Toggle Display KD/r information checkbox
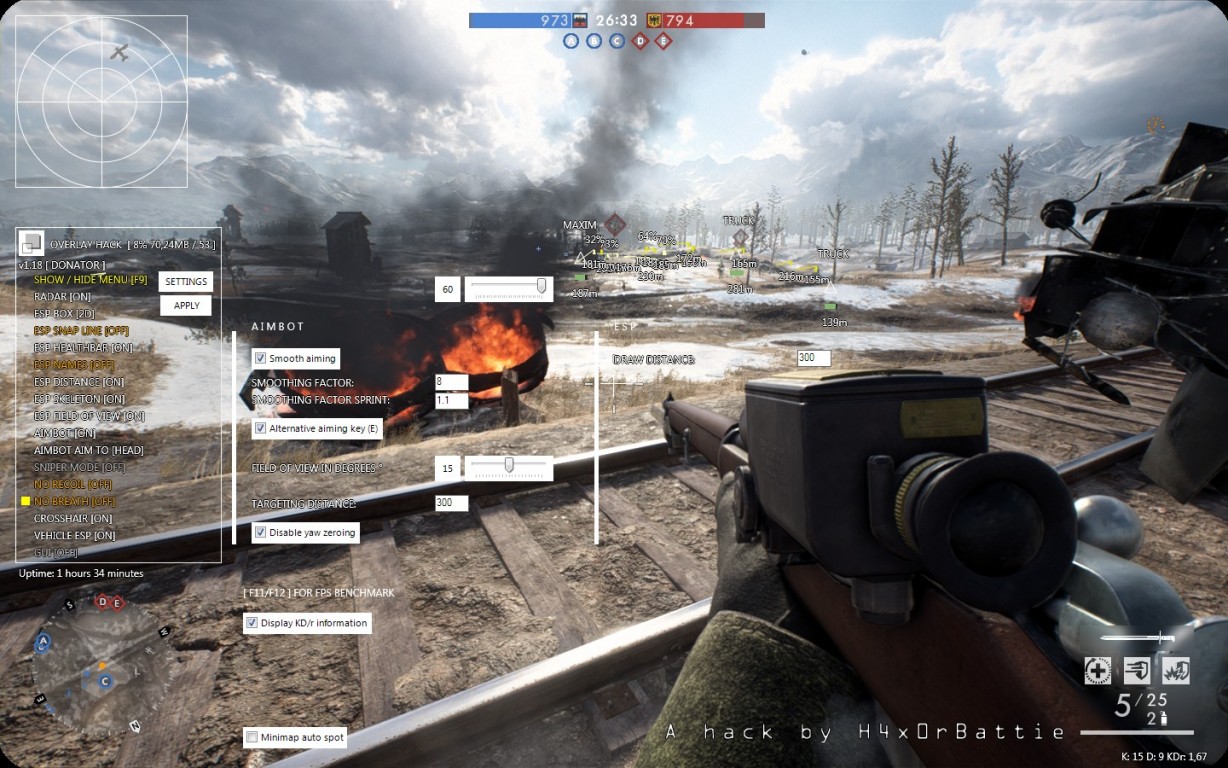This screenshot has width=1228, height=768. pos(251,623)
